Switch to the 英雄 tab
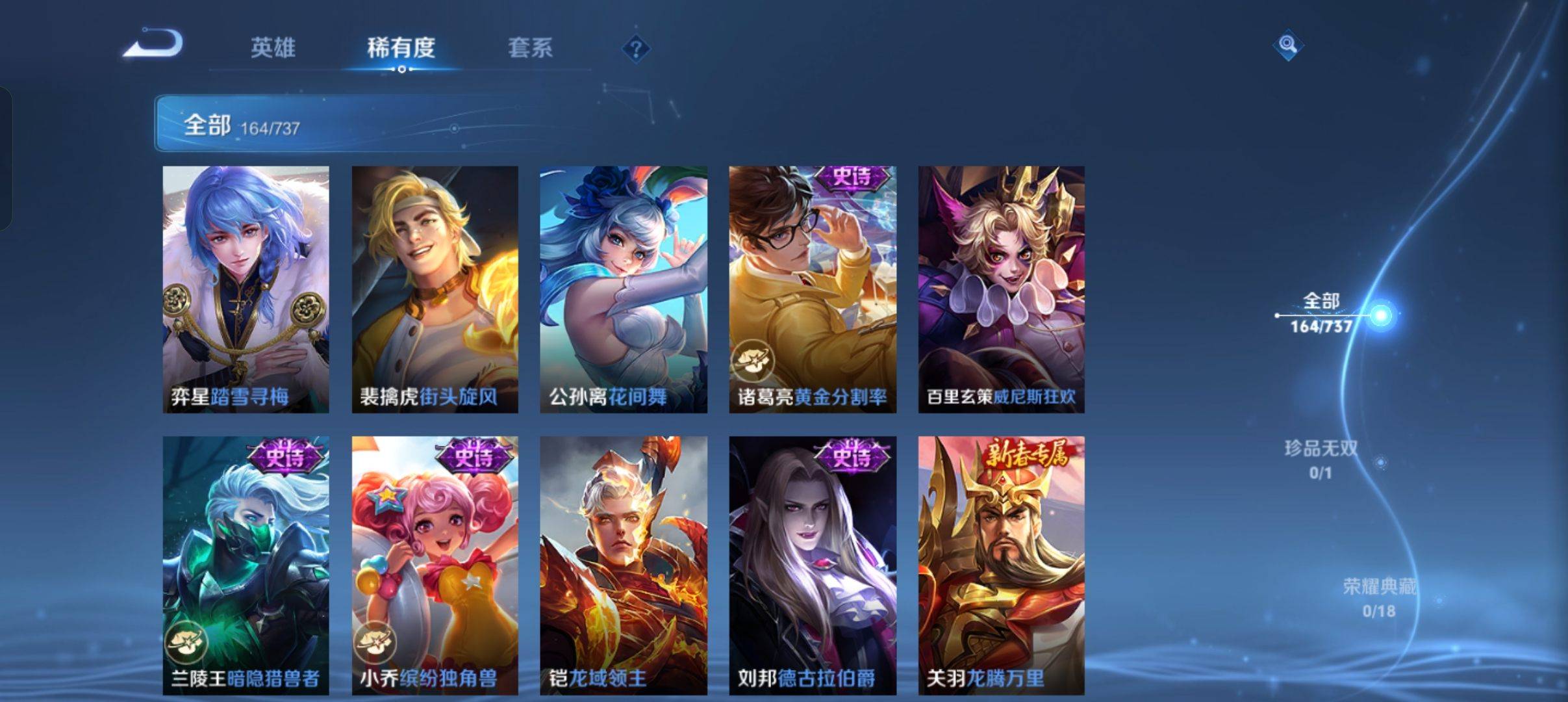1568x702 pixels. [273, 48]
